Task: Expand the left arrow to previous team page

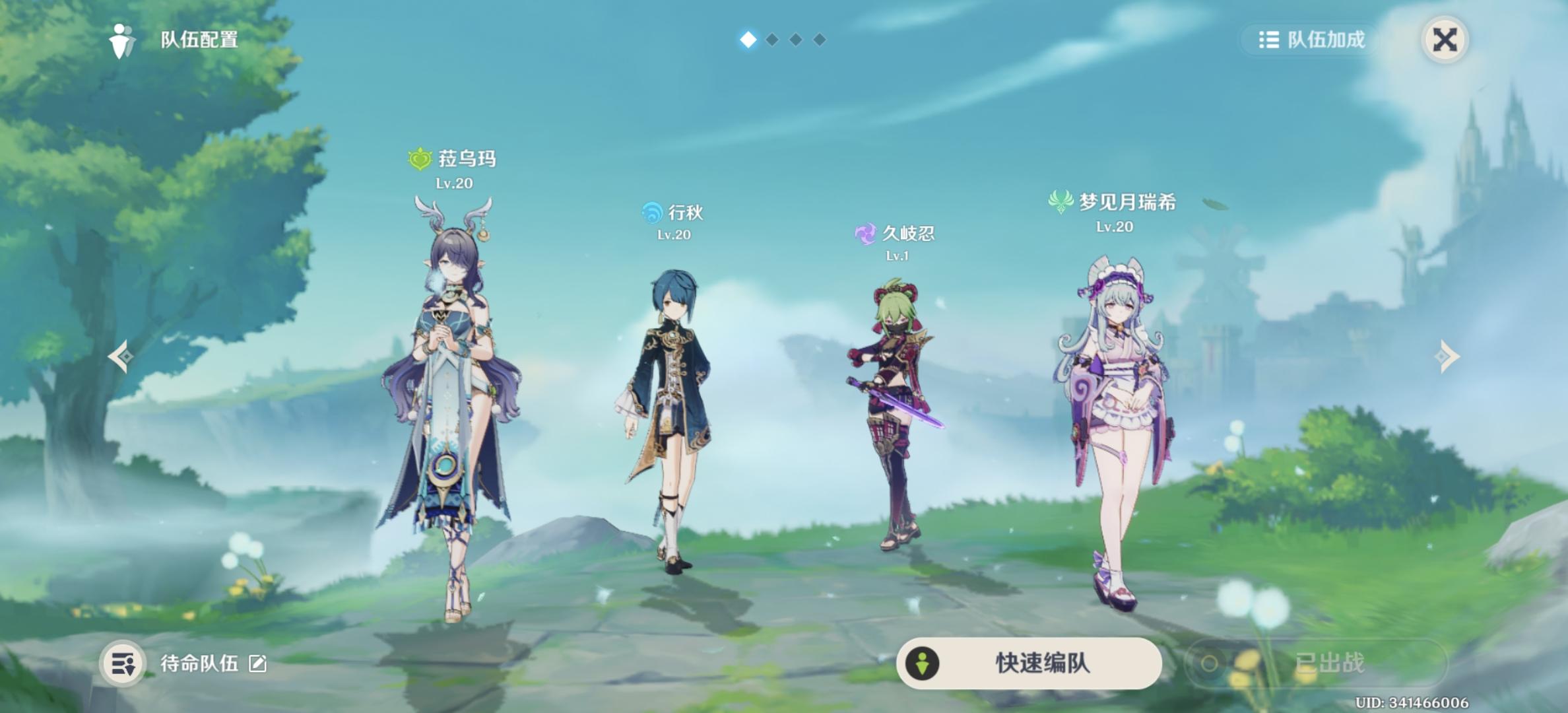Action: click(119, 356)
